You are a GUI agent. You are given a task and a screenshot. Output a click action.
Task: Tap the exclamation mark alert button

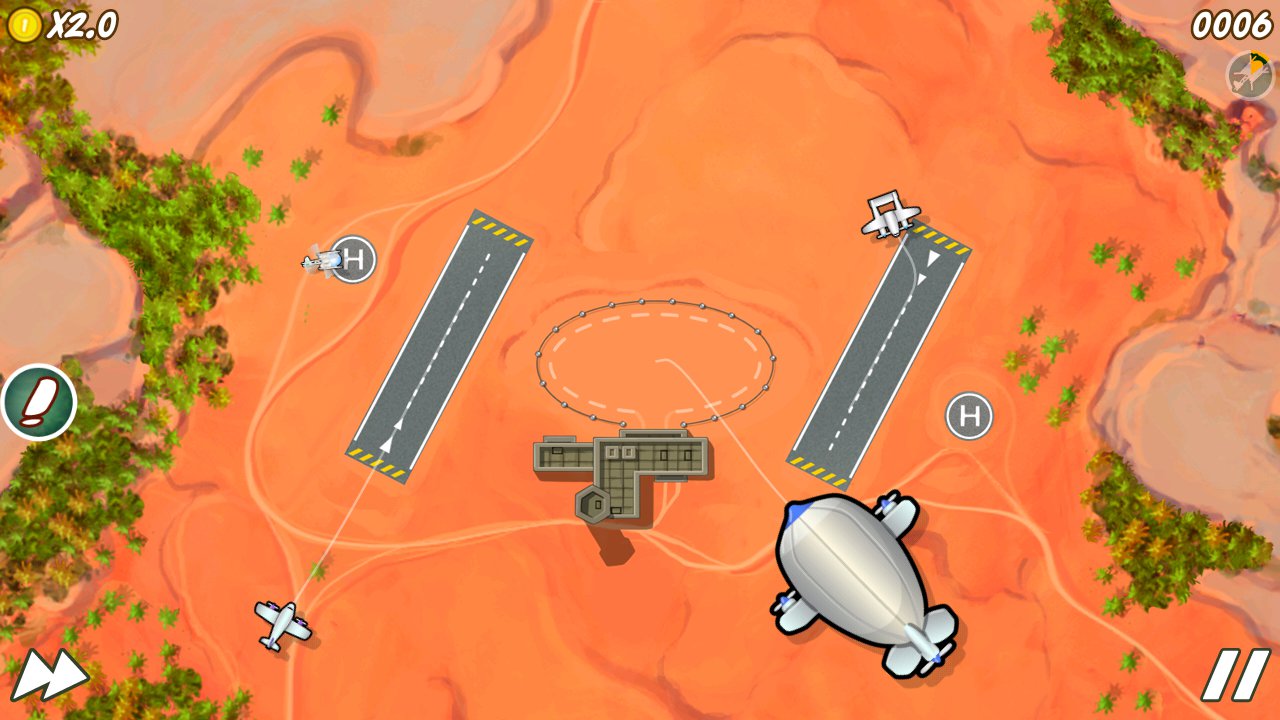[39, 402]
